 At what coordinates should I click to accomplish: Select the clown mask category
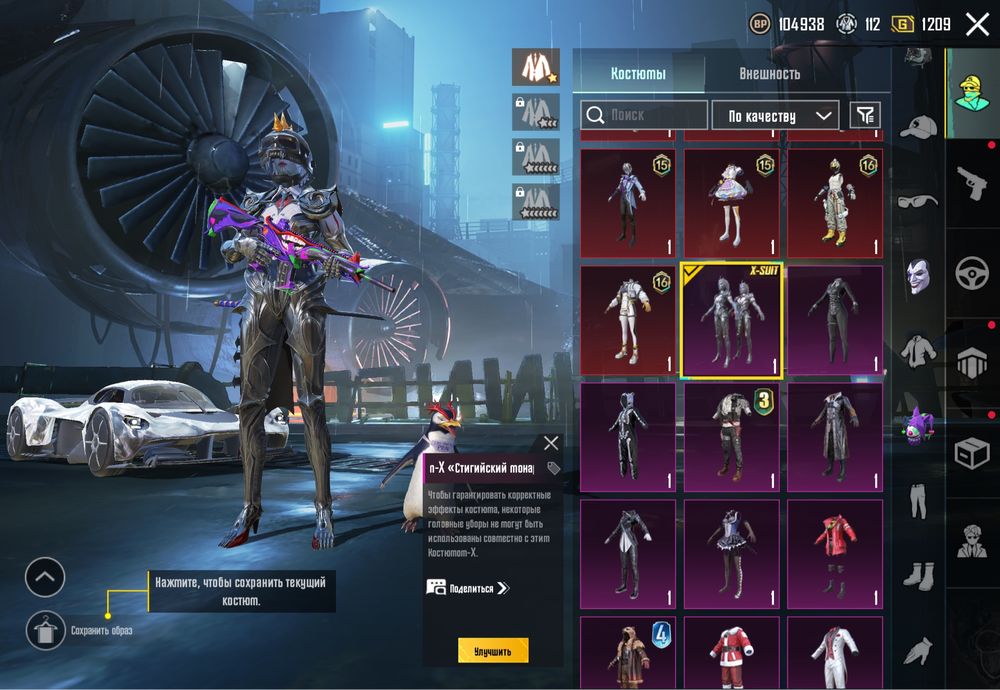tap(917, 275)
